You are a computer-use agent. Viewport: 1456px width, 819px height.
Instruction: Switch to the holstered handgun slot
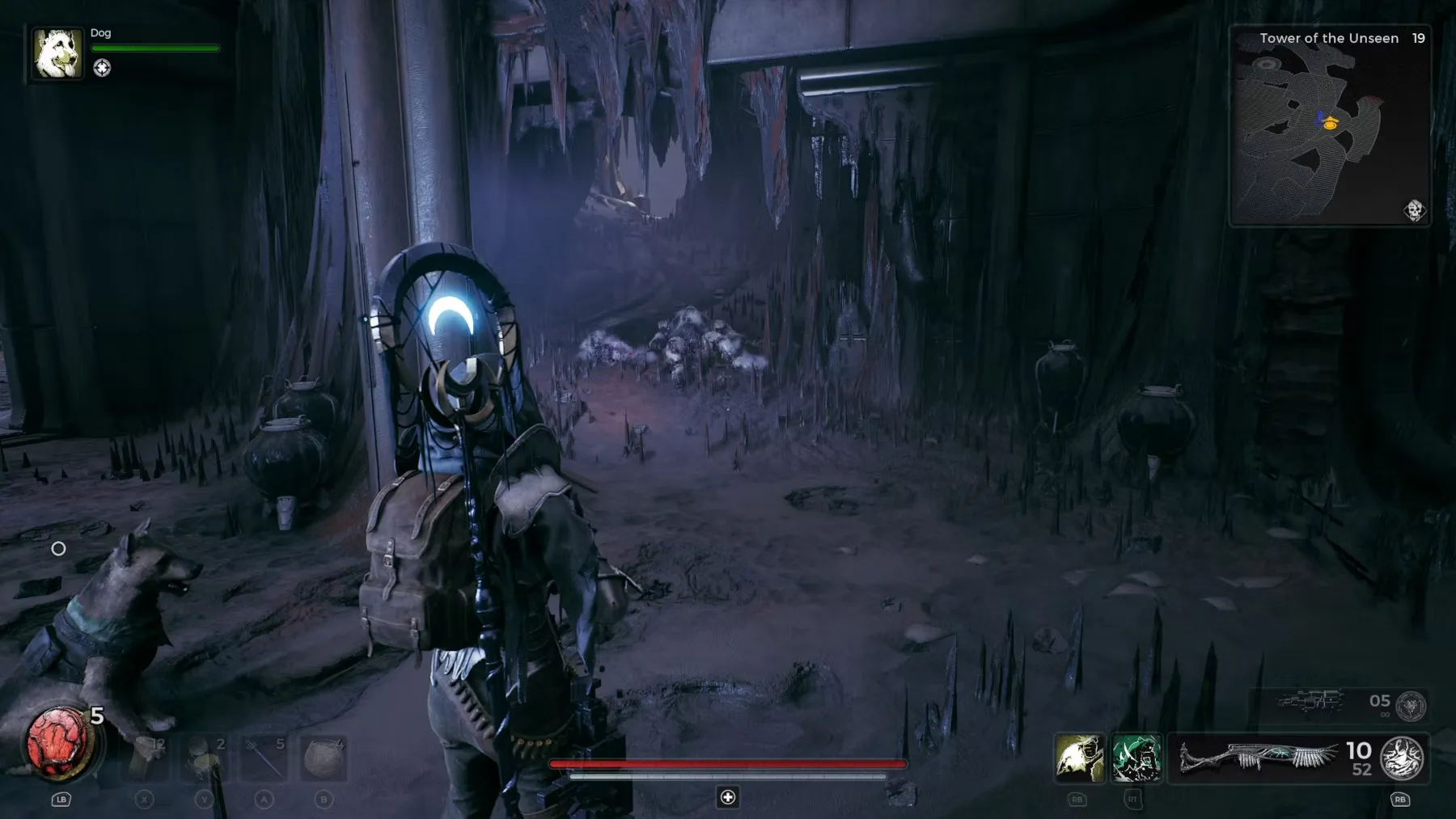pos(1310,700)
